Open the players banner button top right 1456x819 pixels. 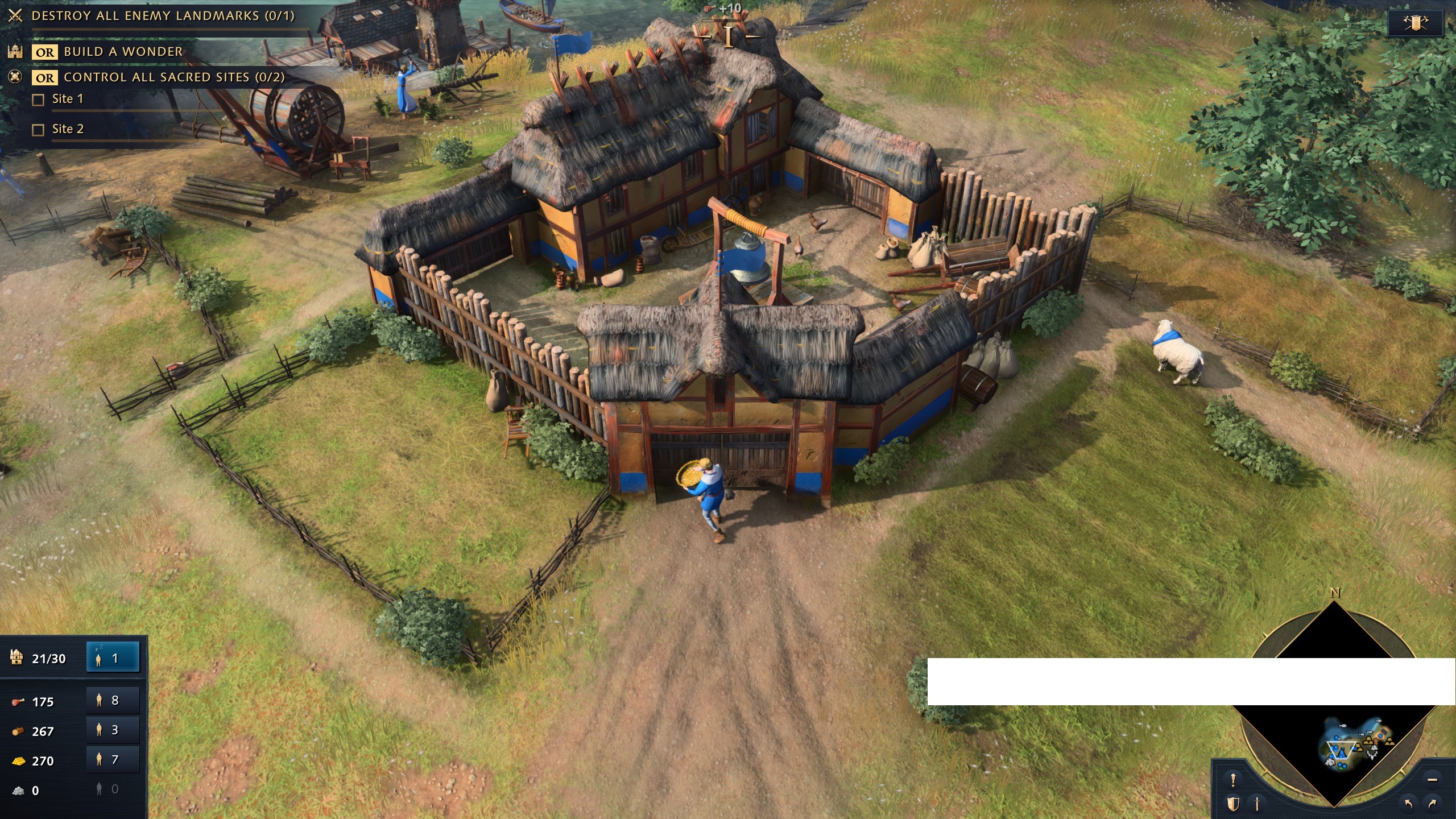click(1416, 23)
